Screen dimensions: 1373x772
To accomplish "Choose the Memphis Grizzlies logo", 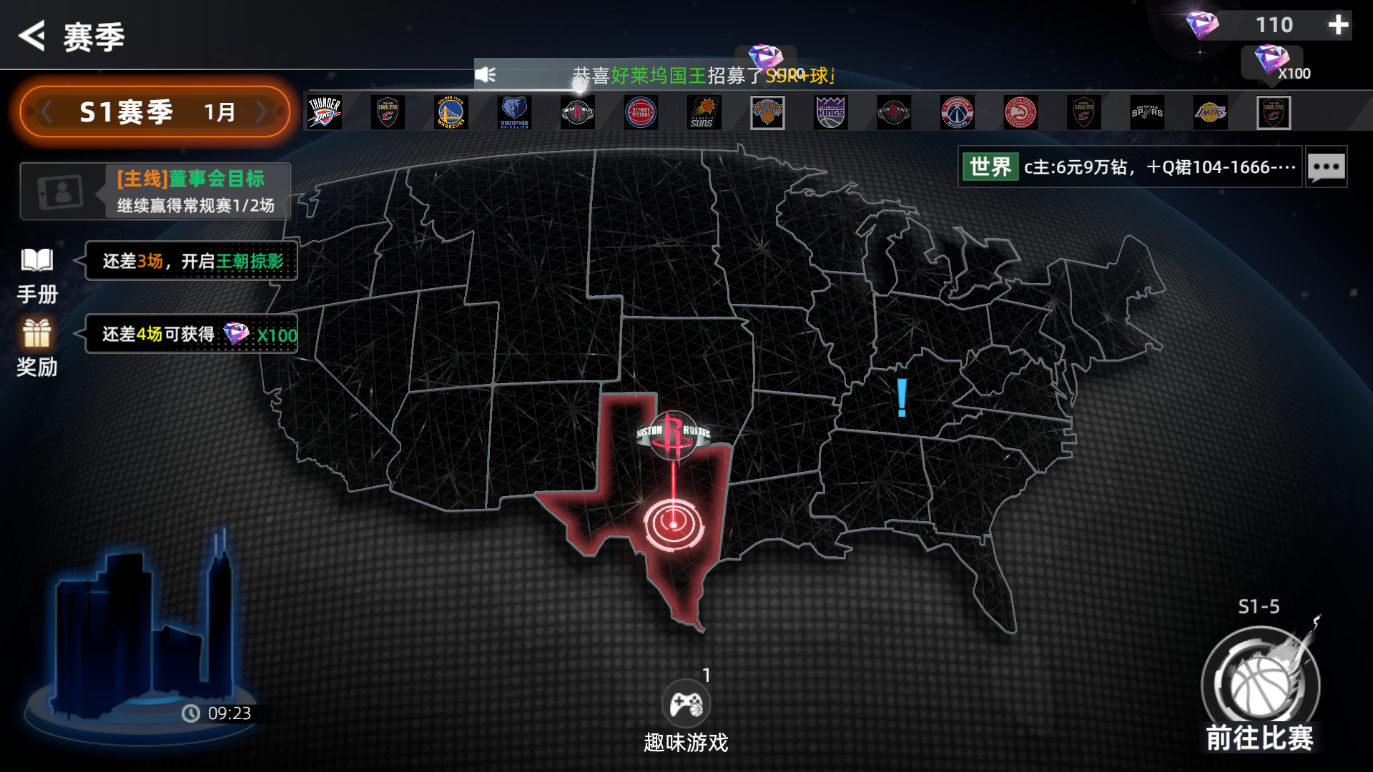I will pos(514,113).
